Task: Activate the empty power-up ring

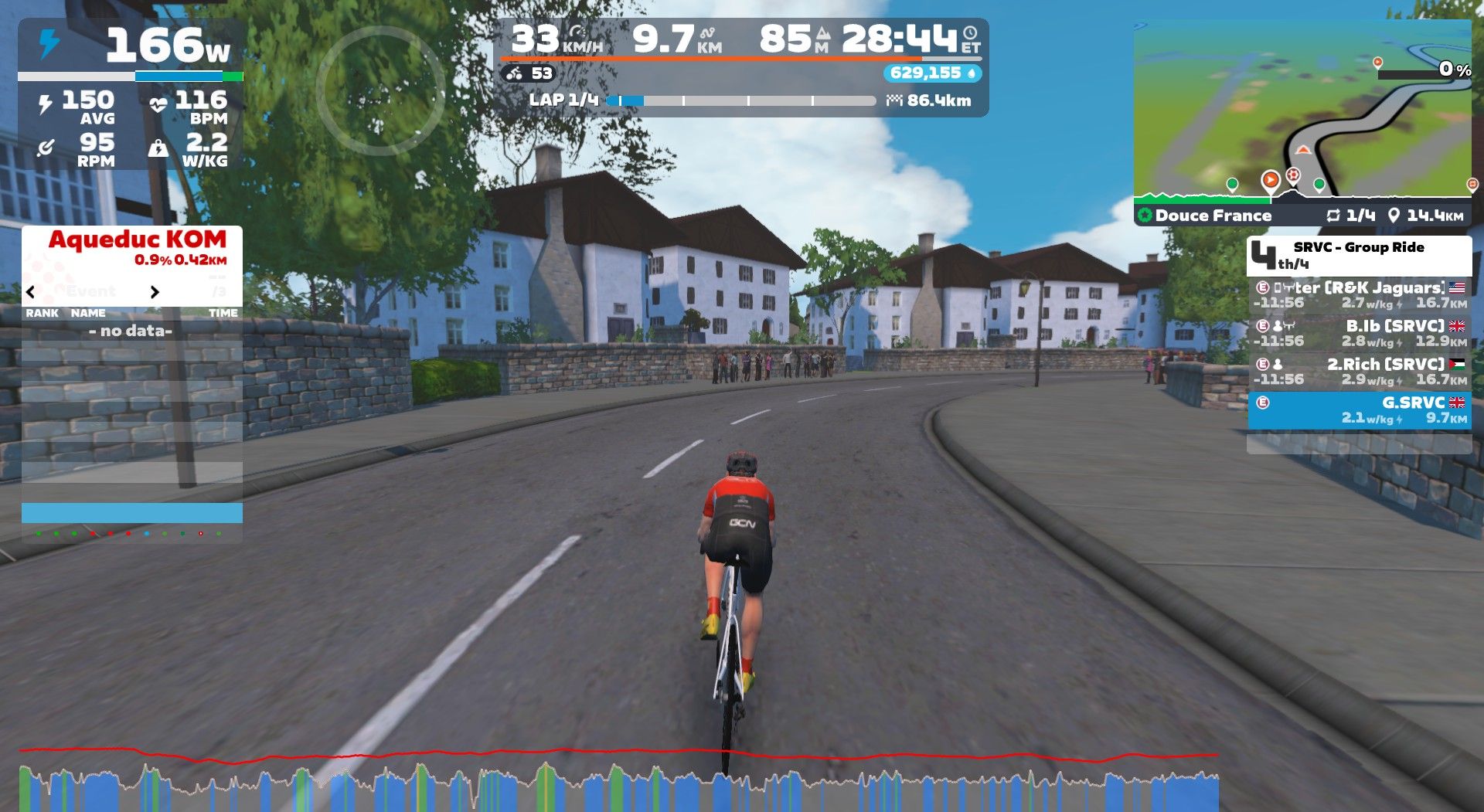Action: tap(380, 90)
